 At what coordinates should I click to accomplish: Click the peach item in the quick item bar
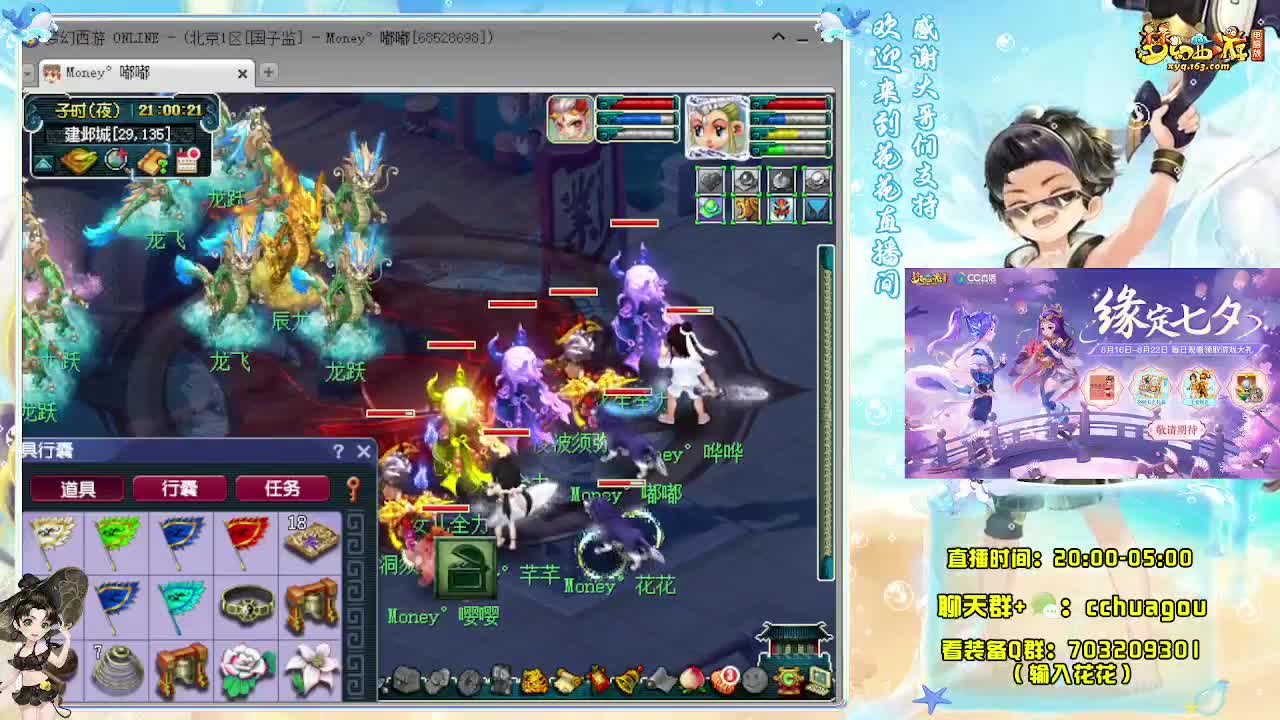coord(691,679)
